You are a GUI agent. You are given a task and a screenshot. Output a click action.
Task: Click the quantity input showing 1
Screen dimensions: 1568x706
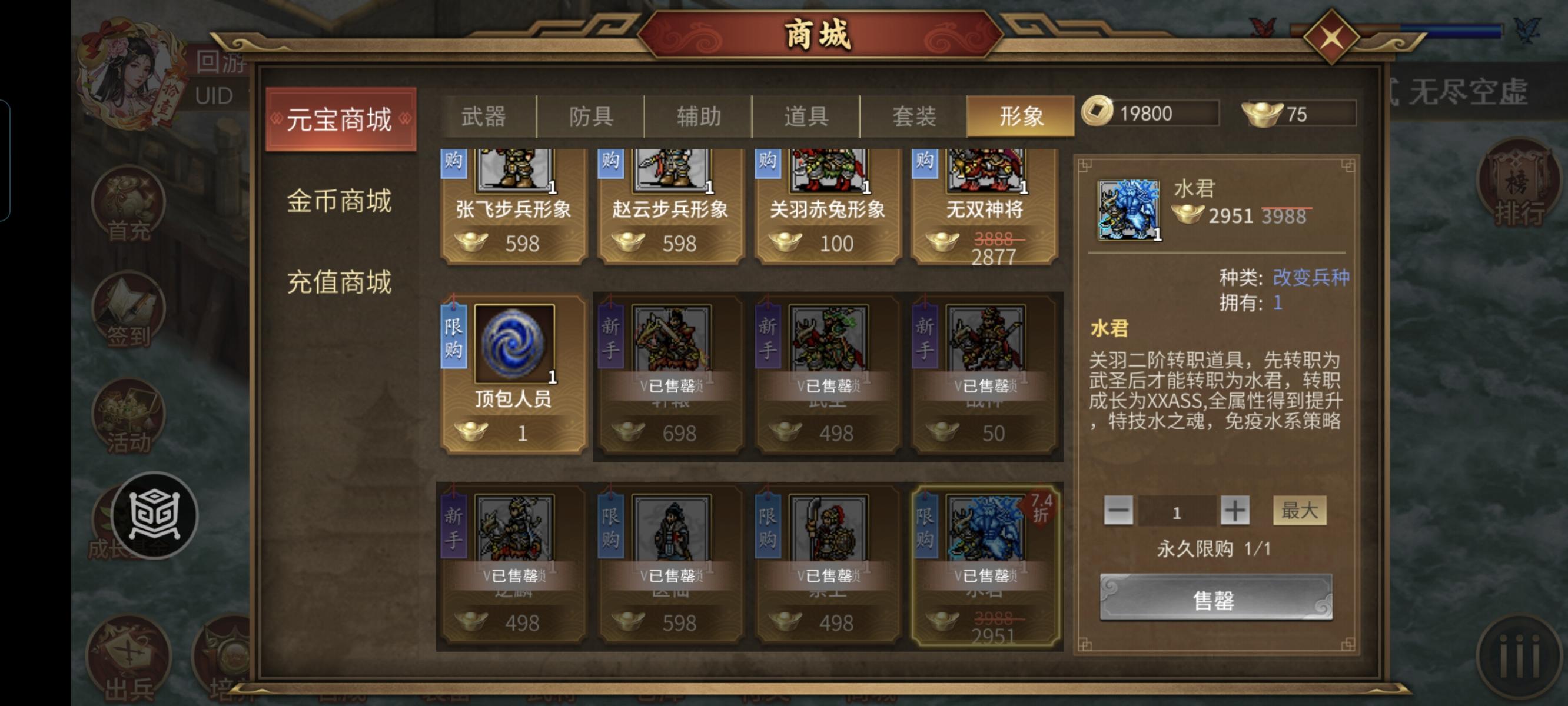coord(1177,511)
